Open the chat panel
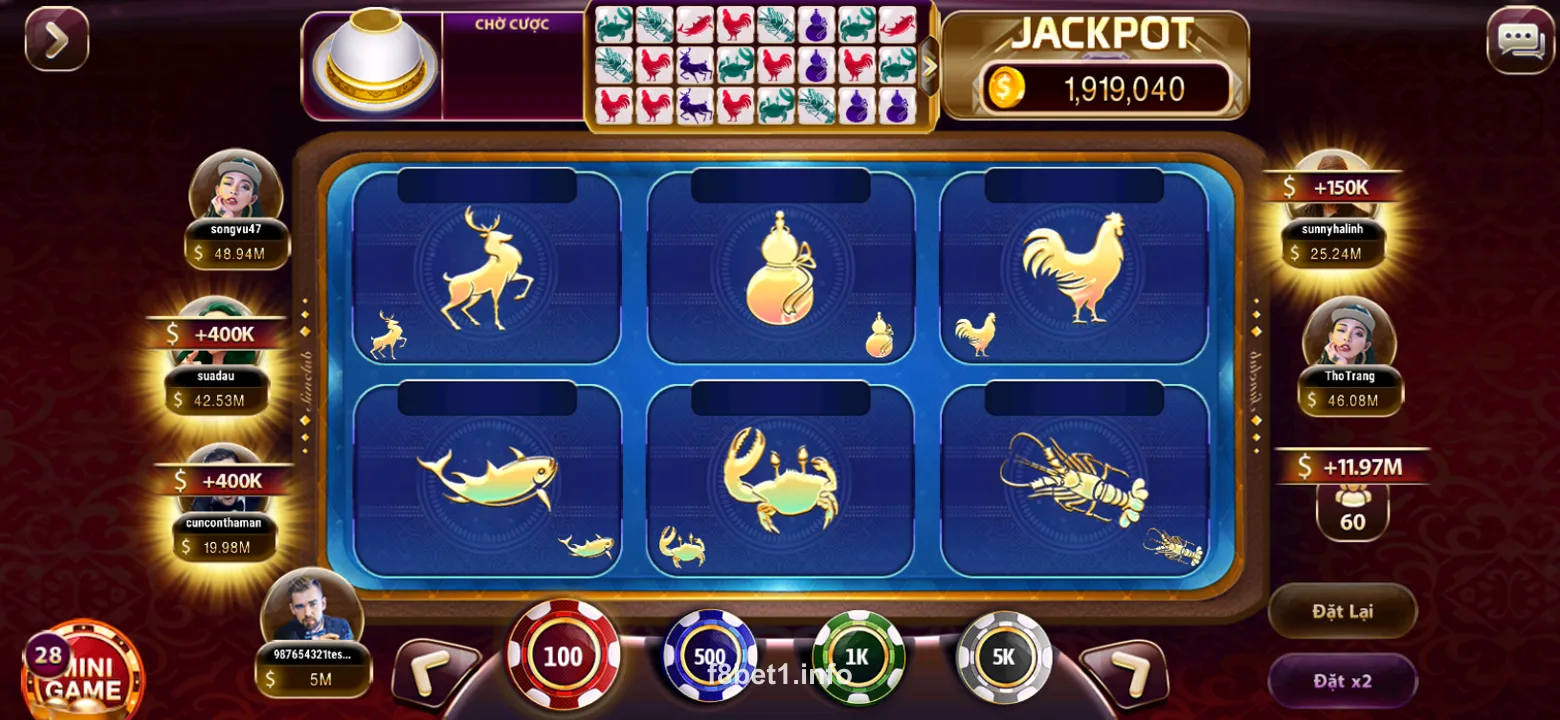Screen dimensions: 1560x720 click(x=1520, y=40)
